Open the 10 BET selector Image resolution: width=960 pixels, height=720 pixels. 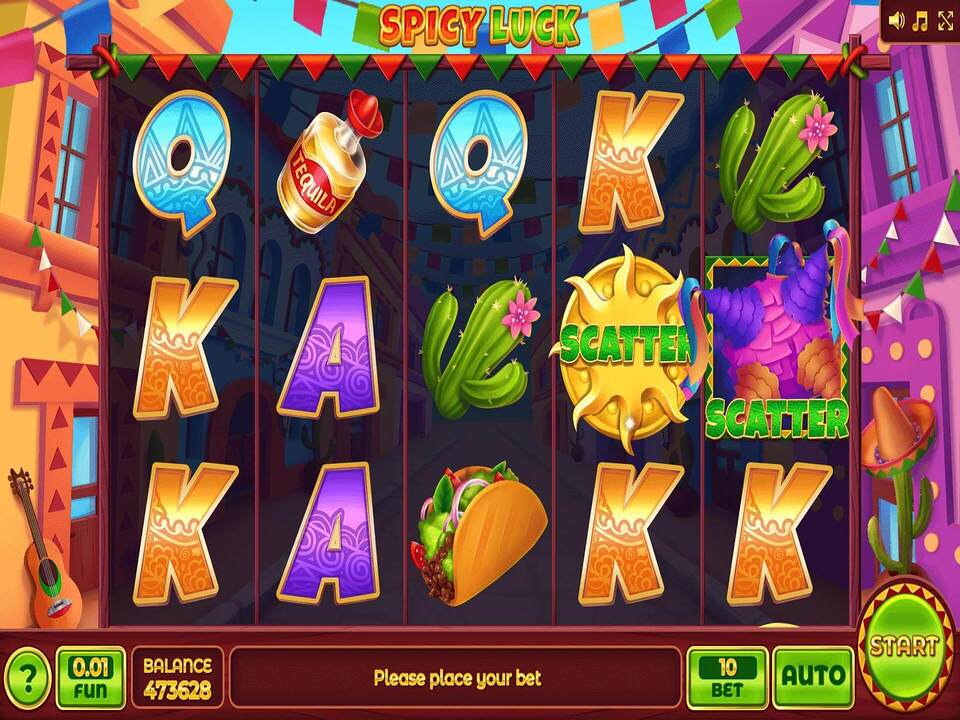click(x=727, y=677)
